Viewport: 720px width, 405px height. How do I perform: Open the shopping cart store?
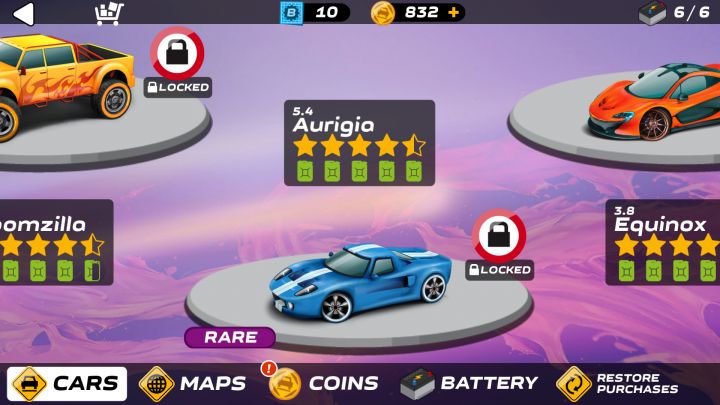point(108,13)
